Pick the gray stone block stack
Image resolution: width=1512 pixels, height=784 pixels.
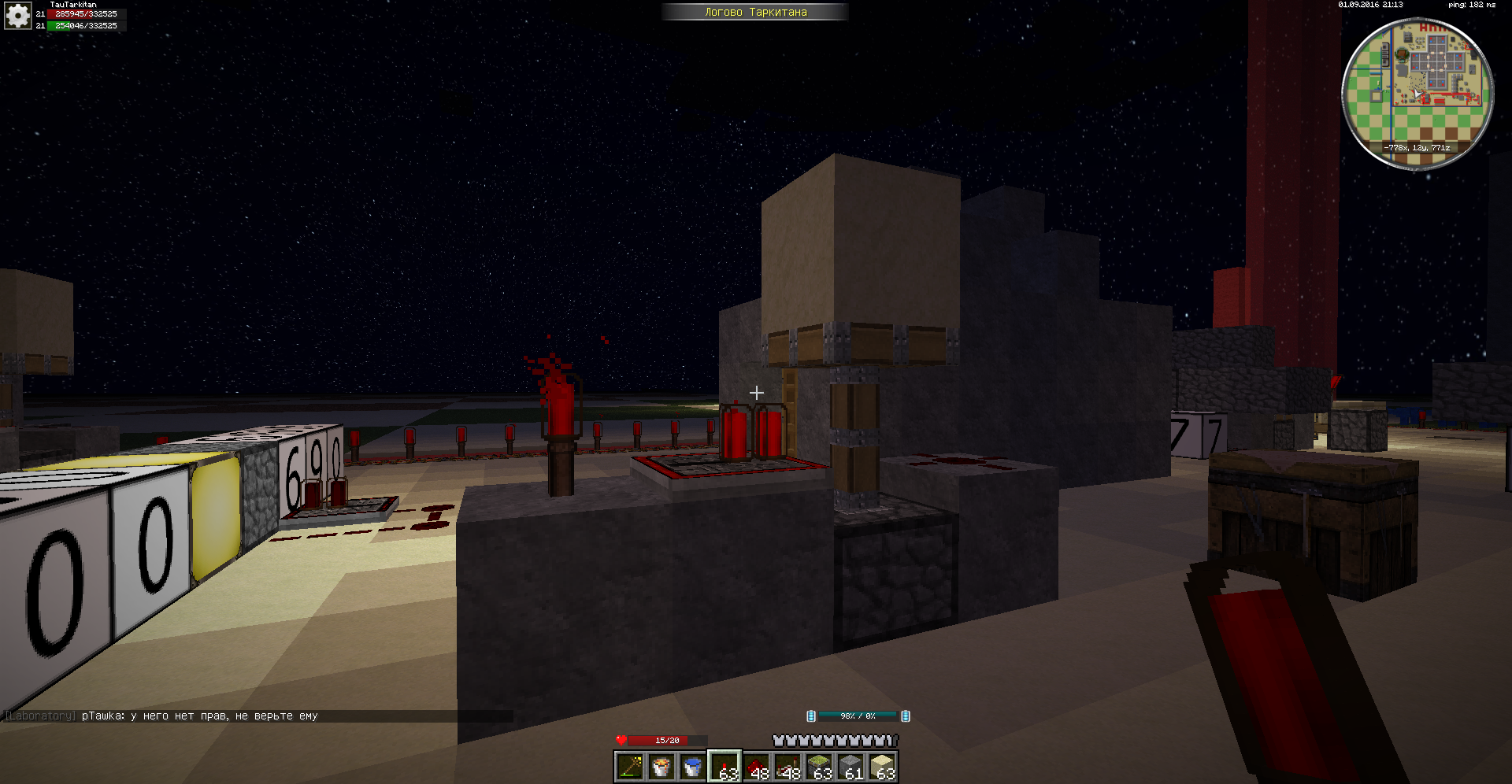click(x=850, y=767)
